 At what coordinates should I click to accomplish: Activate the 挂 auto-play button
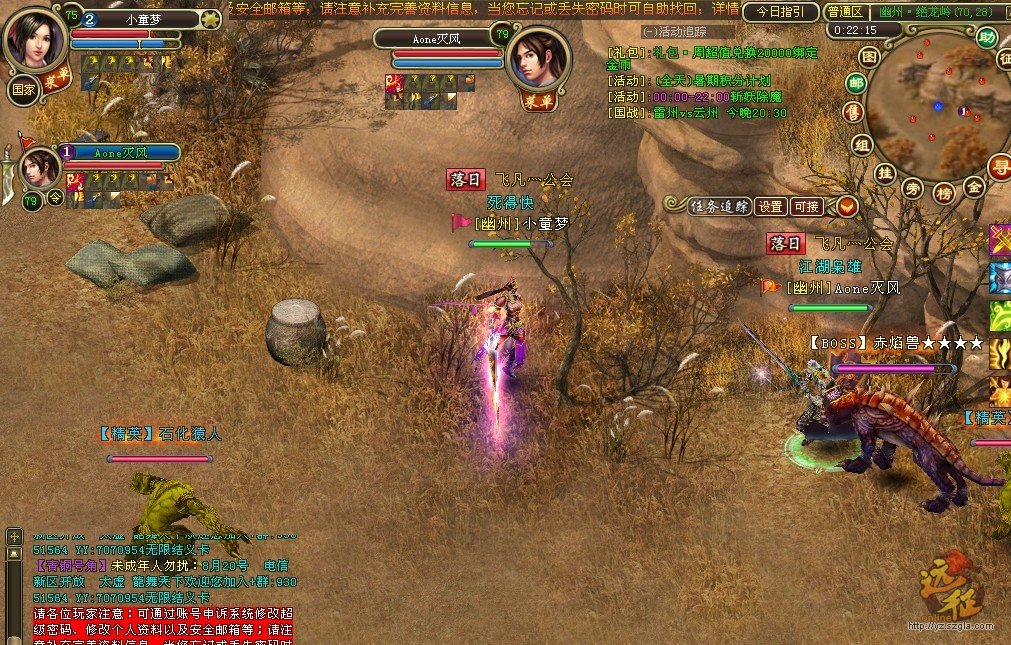pyautogui.click(x=884, y=172)
